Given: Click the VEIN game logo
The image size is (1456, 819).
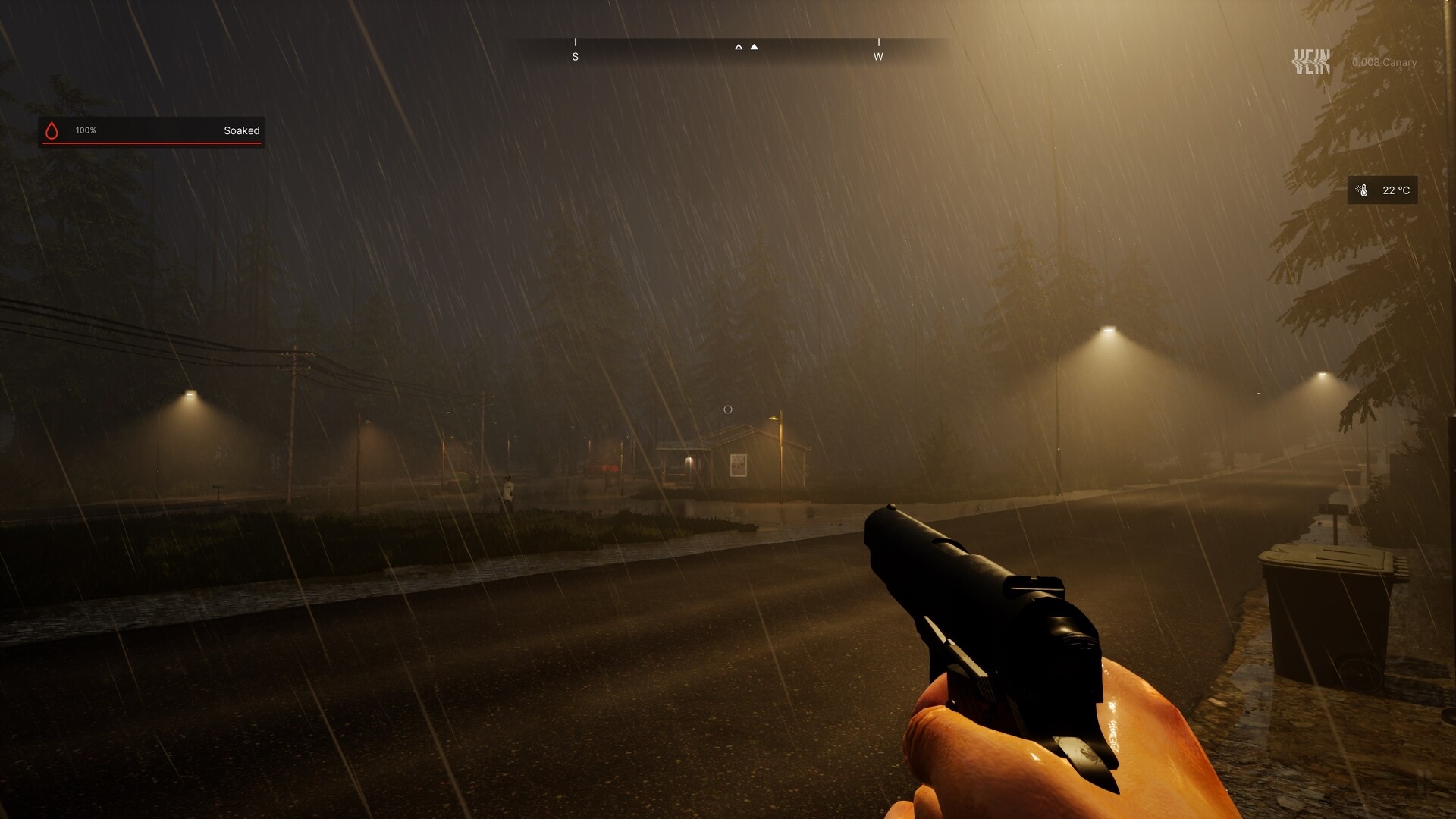Looking at the screenshot, I should [1311, 59].
